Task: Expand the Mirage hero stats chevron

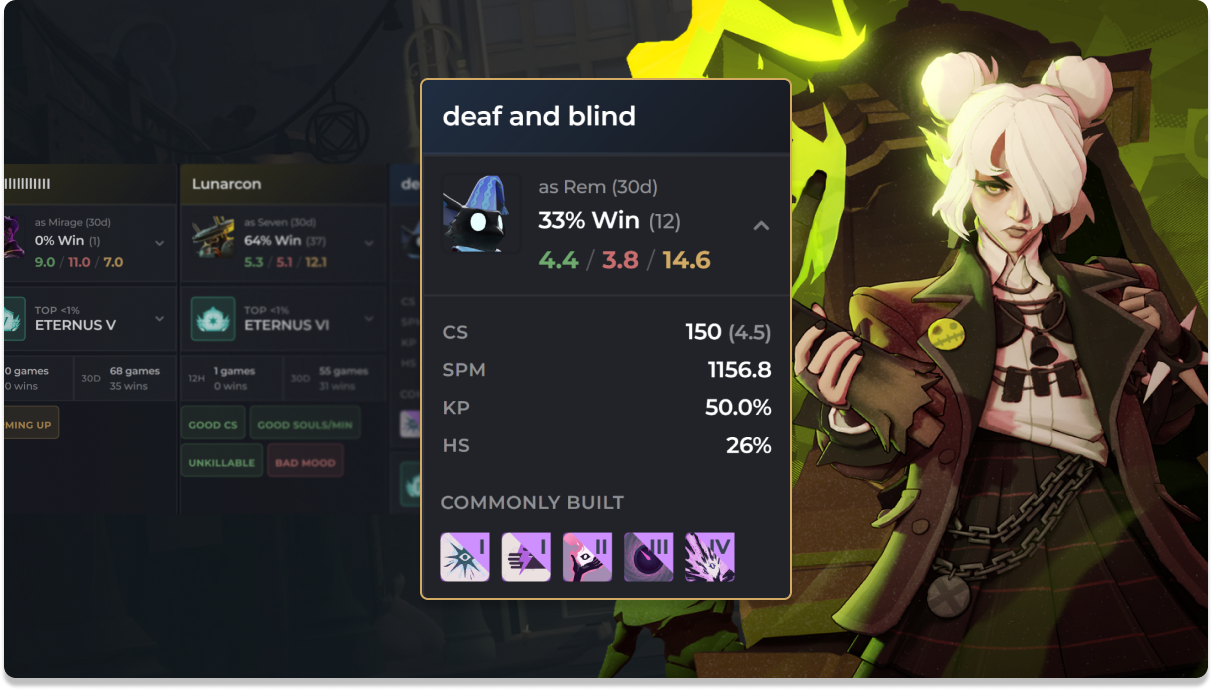Action: [x=160, y=242]
